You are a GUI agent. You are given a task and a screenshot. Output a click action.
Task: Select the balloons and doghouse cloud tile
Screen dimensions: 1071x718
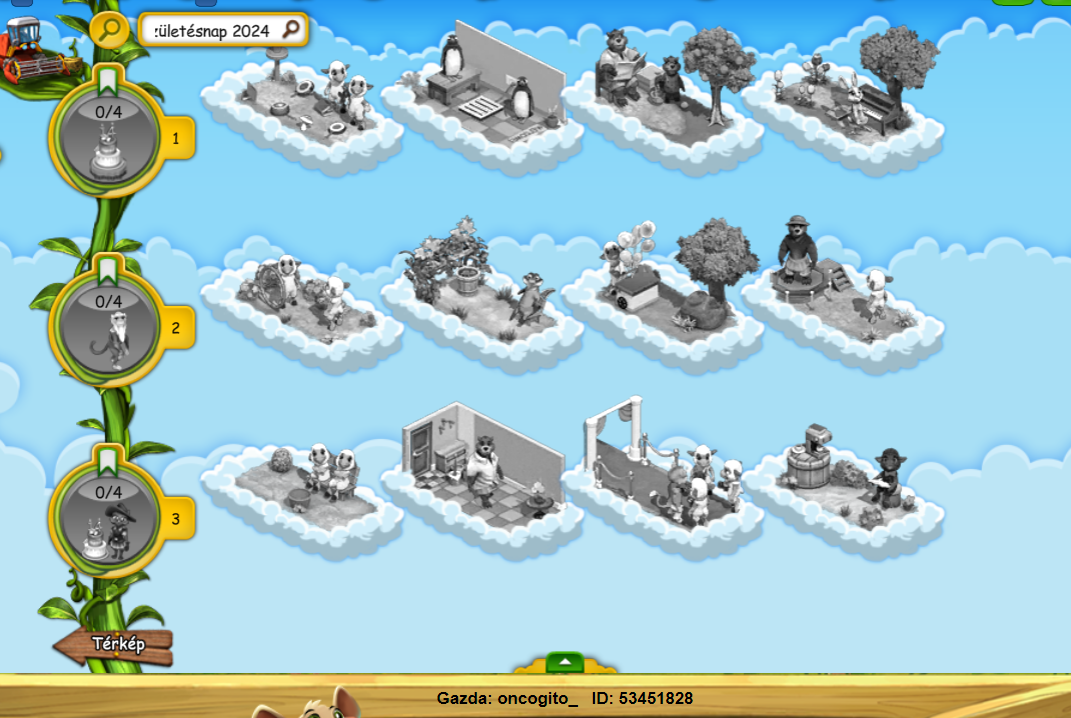point(660,280)
